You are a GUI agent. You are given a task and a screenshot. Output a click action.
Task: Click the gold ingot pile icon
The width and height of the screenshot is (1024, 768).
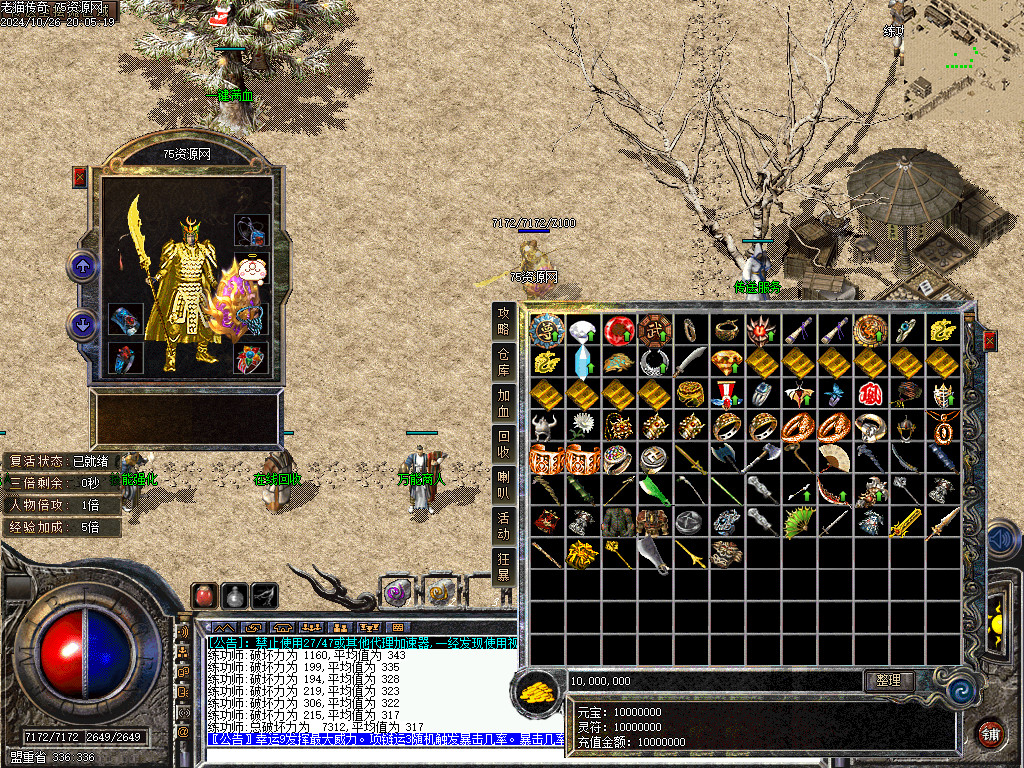(x=539, y=690)
